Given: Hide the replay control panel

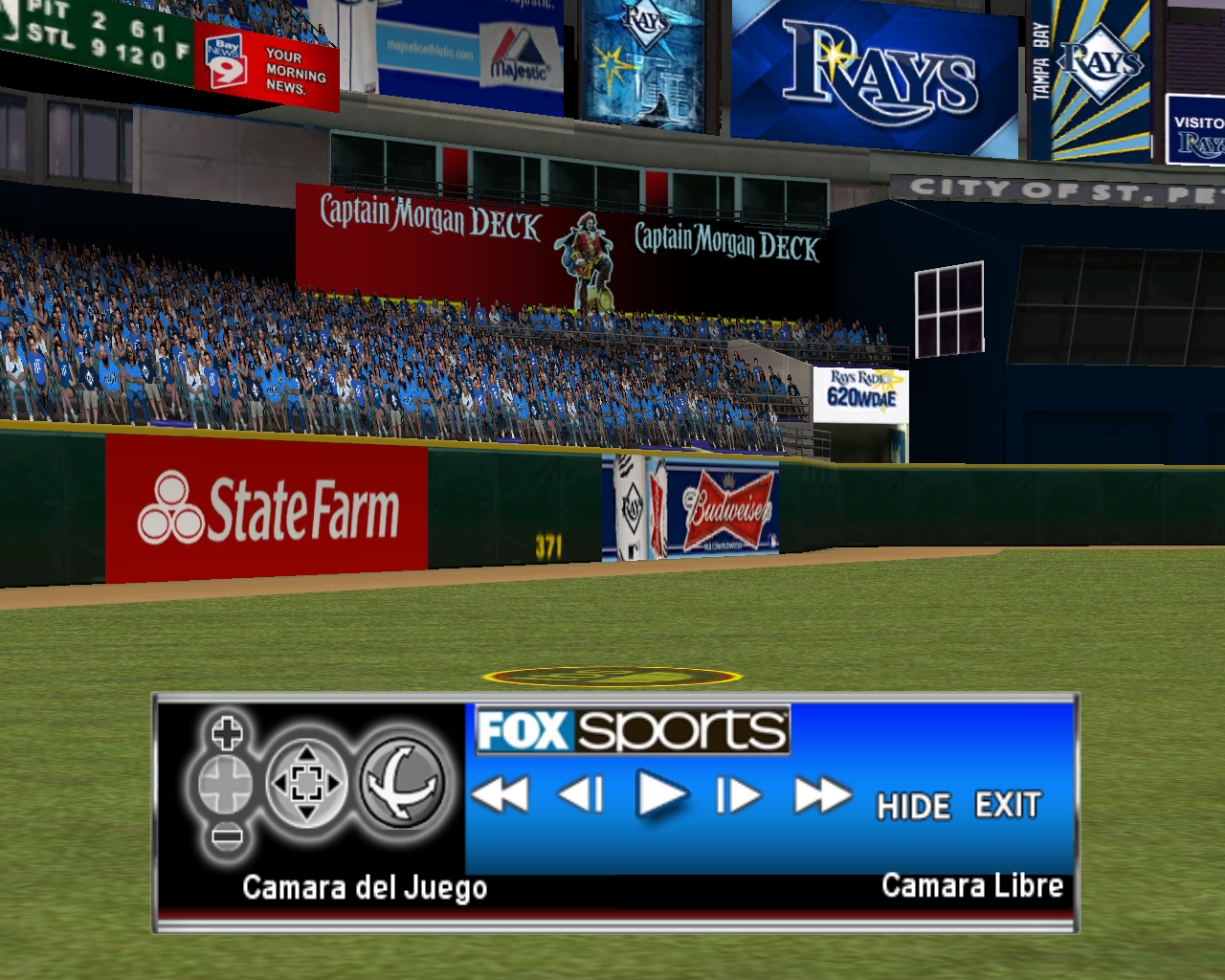Looking at the screenshot, I should (x=914, y=806).
